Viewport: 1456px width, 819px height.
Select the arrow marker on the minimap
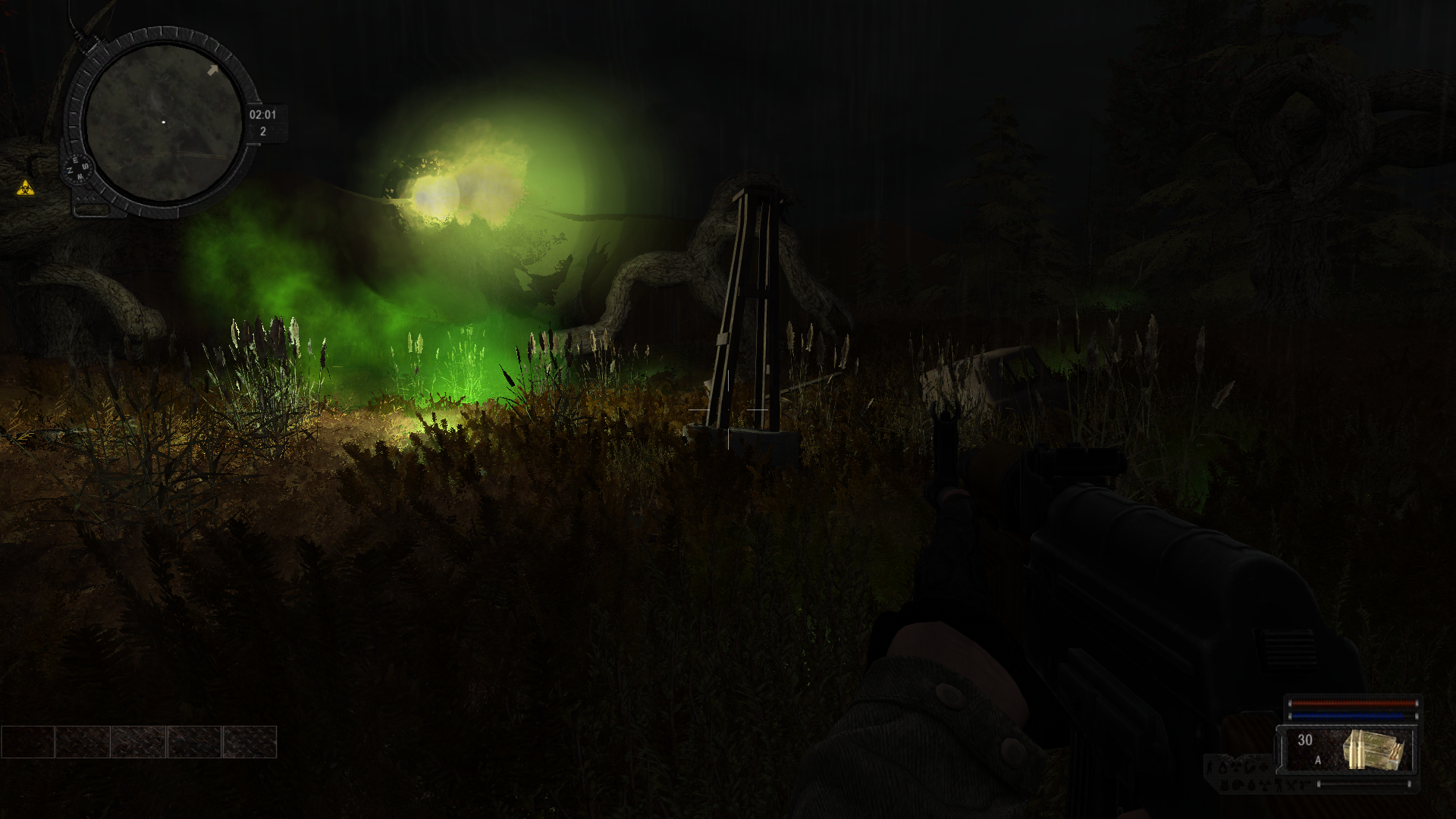tap(213, 71)
